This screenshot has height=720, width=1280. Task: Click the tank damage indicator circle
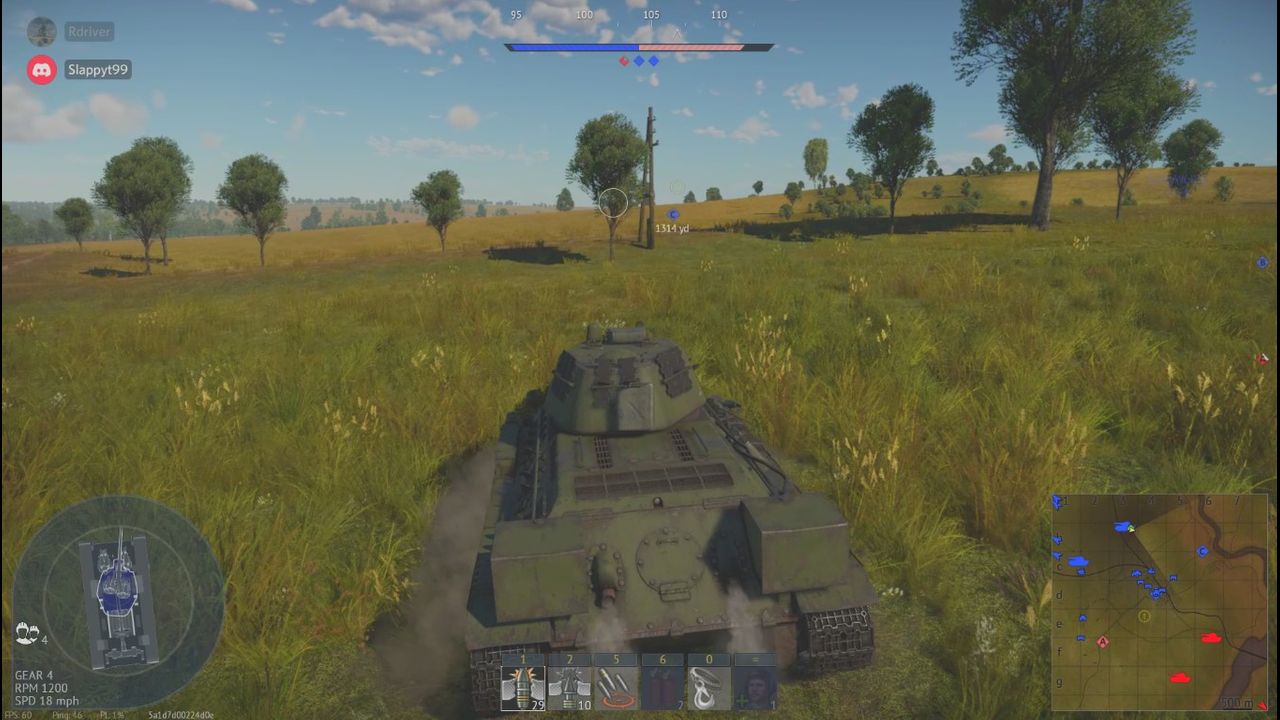point(118,601)
